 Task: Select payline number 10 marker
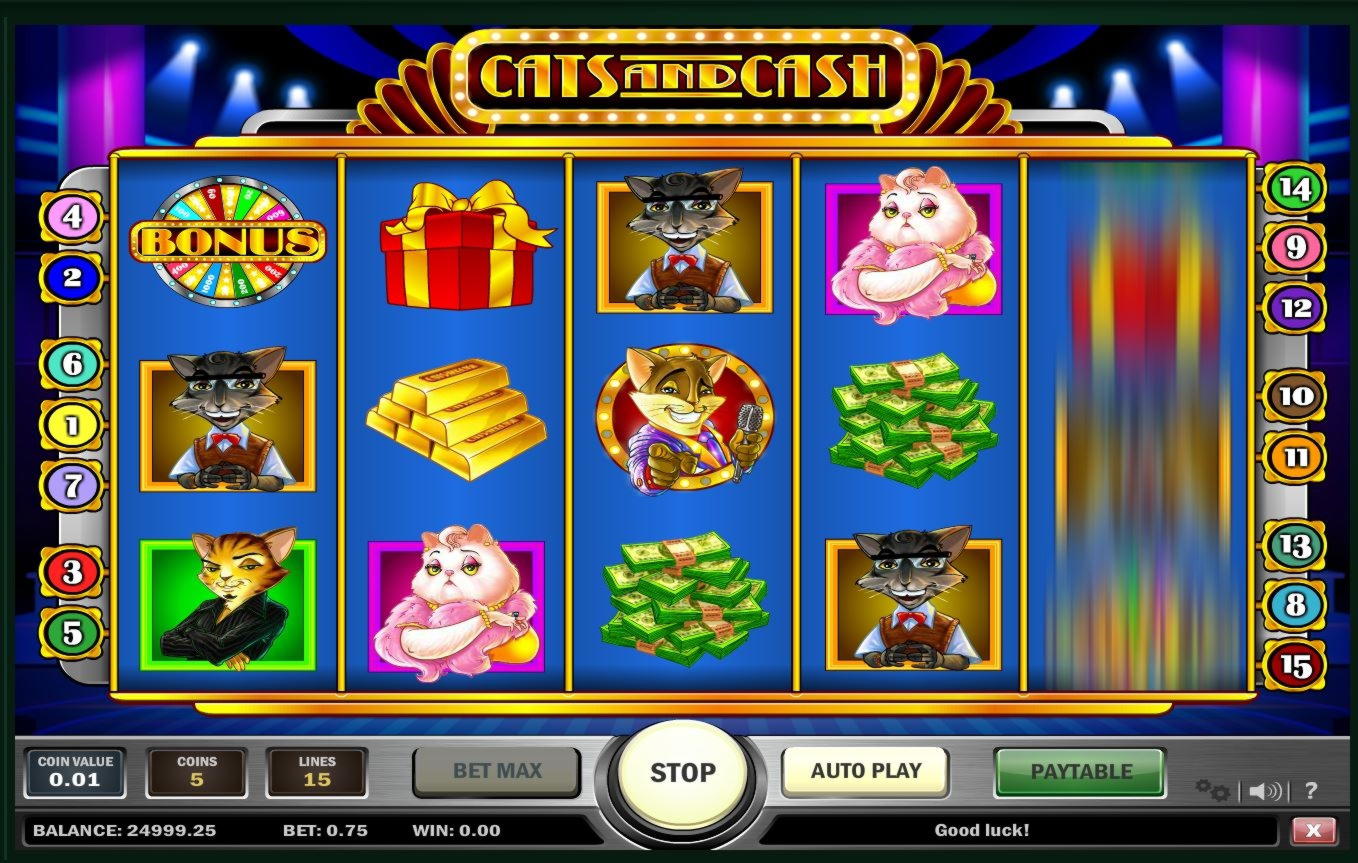pos(1295,397)
